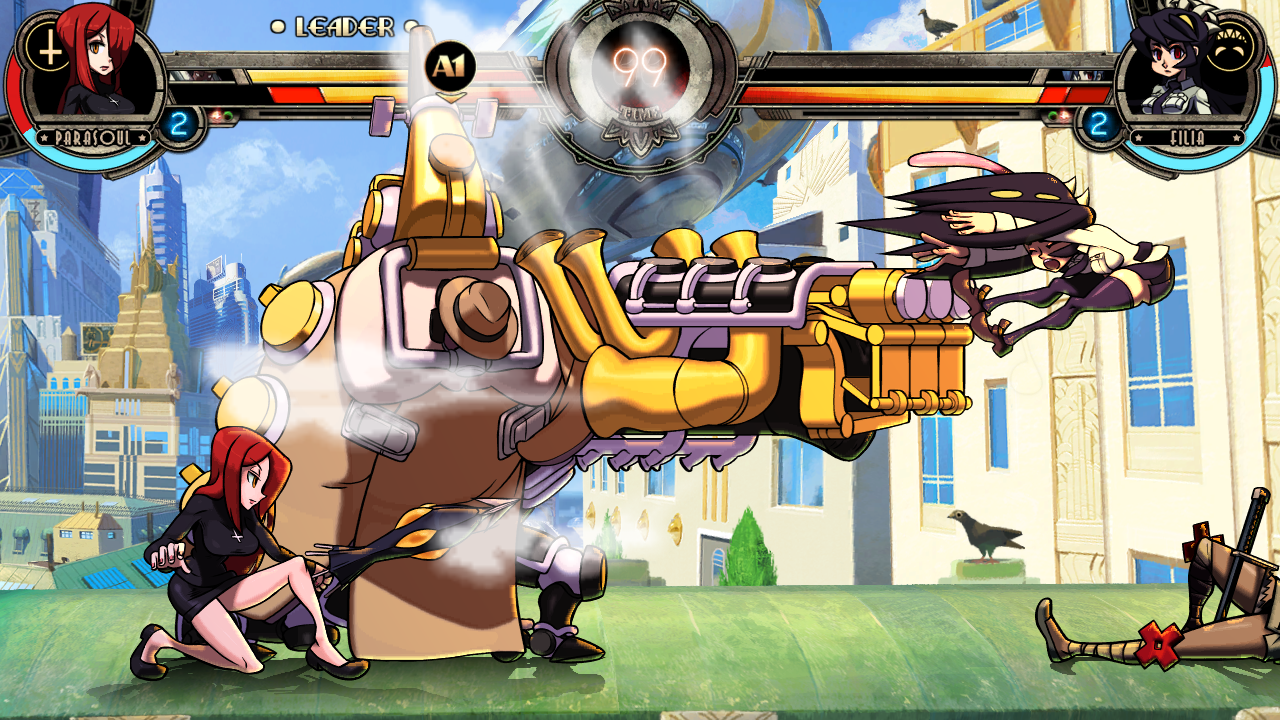Toggle the green light under Filia's health bar
The image size is (1280, 720).
tap(1052, 114)
